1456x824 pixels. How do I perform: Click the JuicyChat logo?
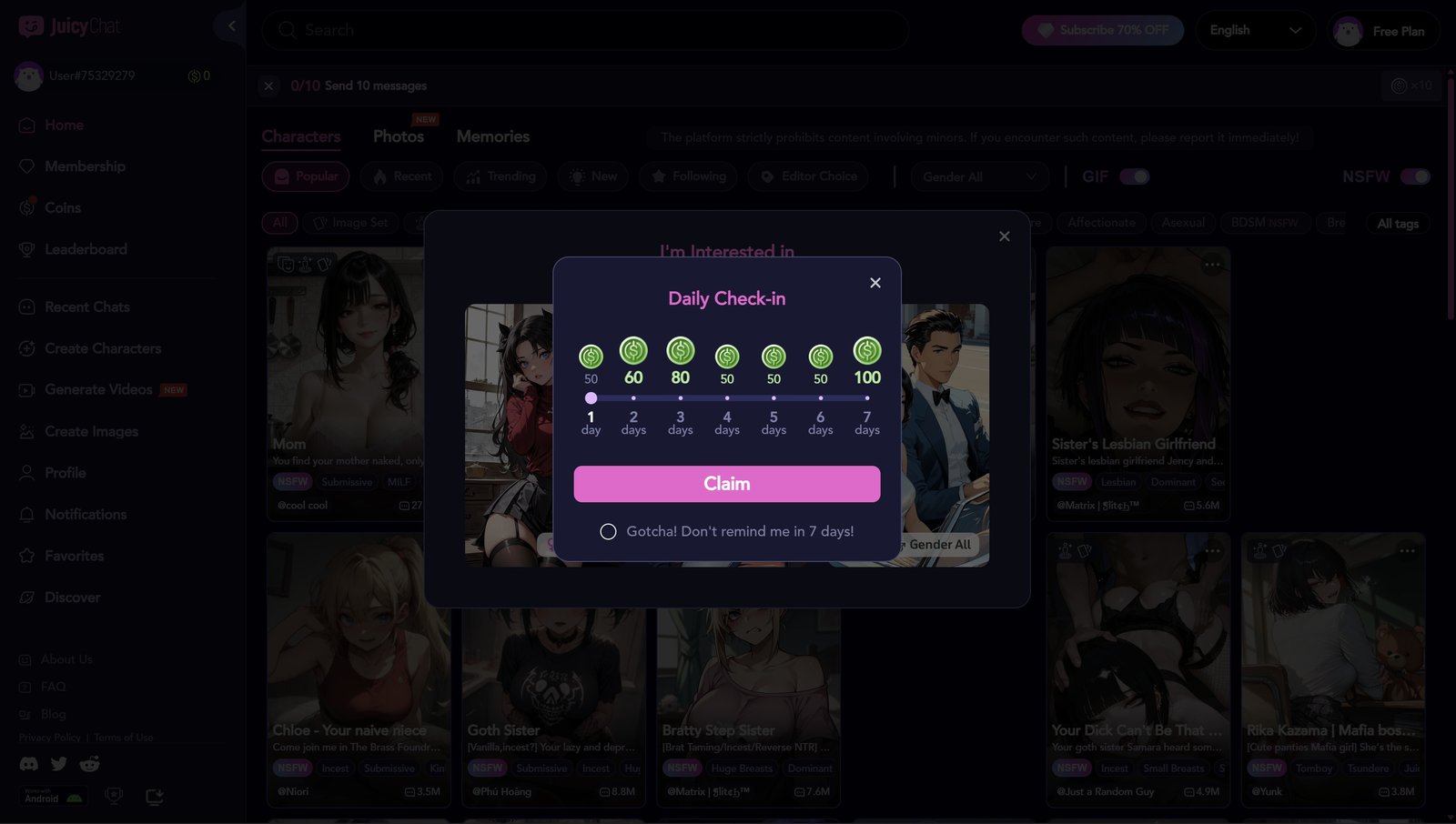68,25
